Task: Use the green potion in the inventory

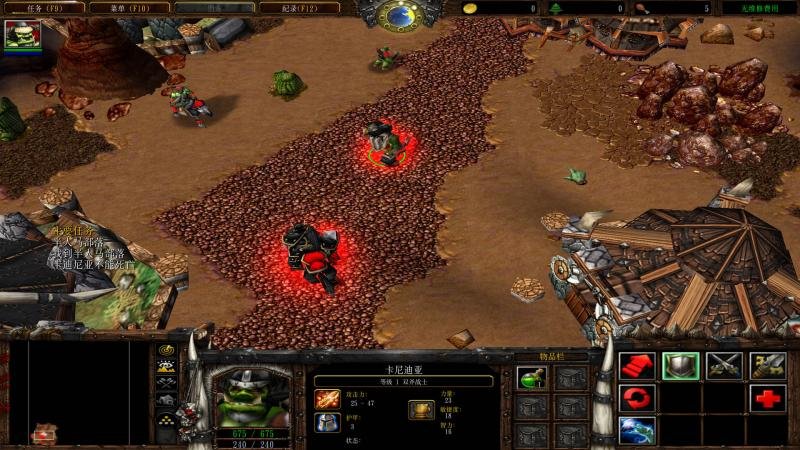Action: (x=531, y=377)
